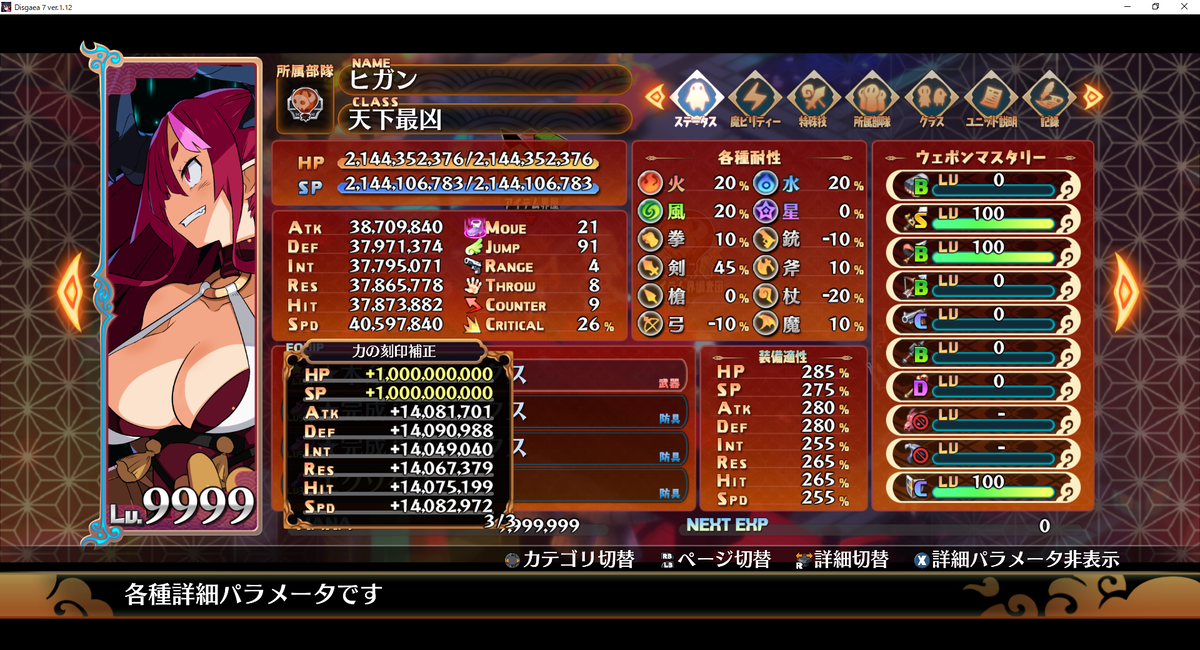Click the 所属部隊 squad emblem icon
The height and width of the screenshot is (650, 1200).
click(304, 105)
